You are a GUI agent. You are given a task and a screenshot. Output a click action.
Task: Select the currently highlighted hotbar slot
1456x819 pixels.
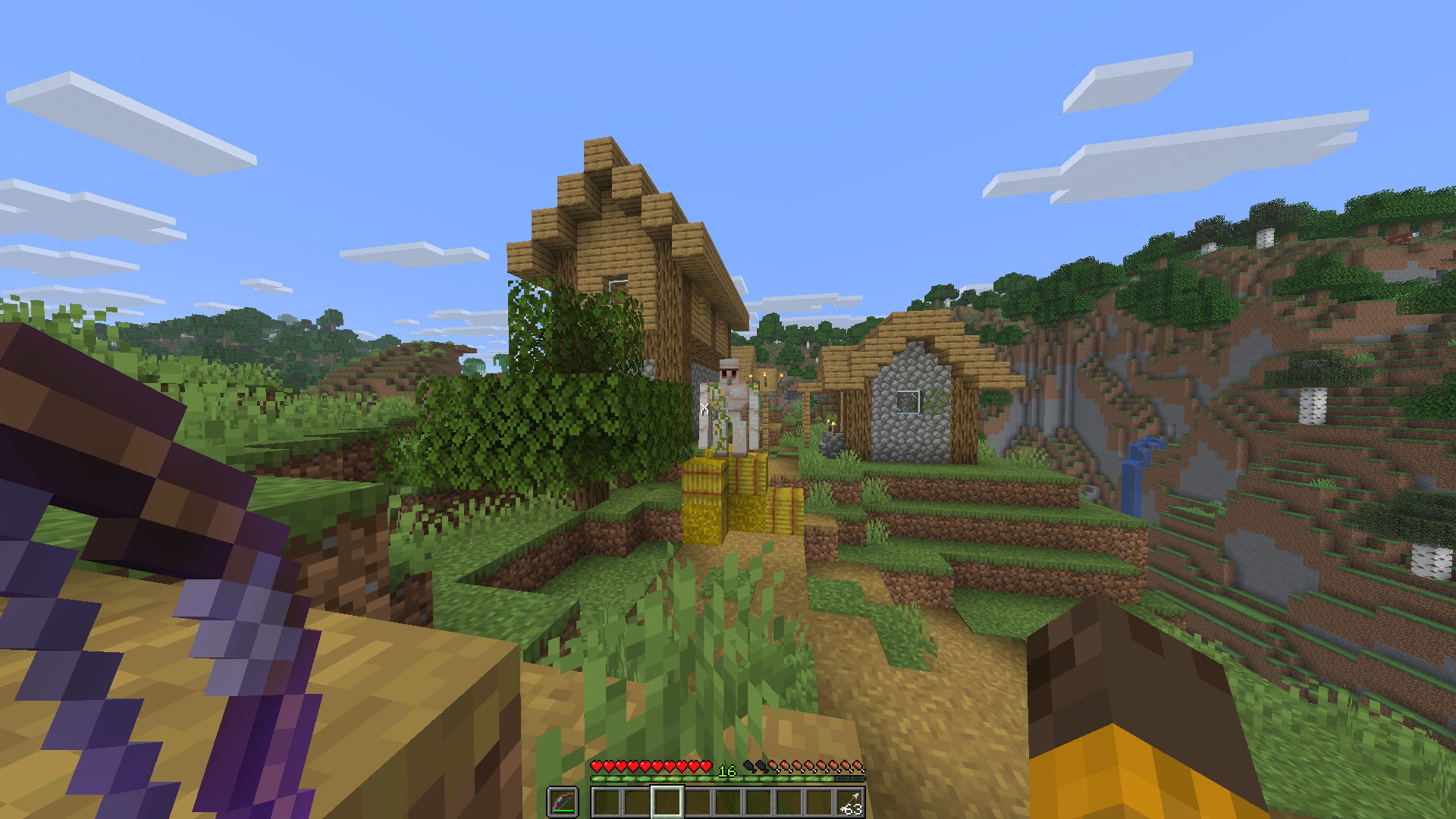[x=667, y=802]
